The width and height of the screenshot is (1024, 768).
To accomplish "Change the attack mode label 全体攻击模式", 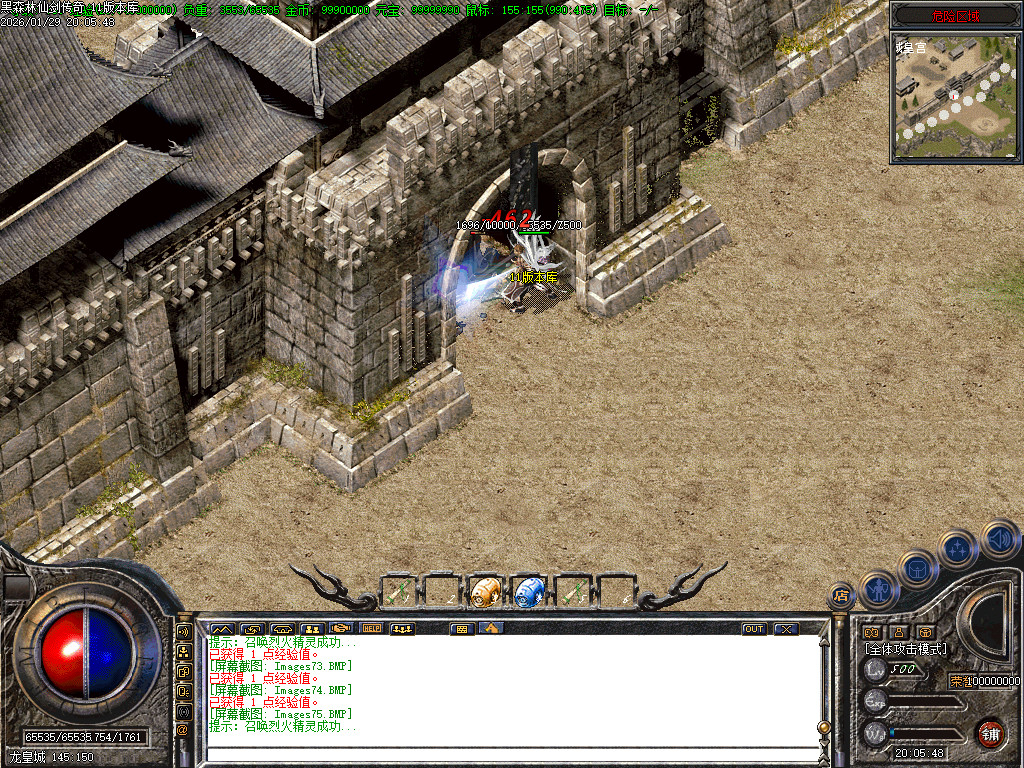I will click(906, 649).
